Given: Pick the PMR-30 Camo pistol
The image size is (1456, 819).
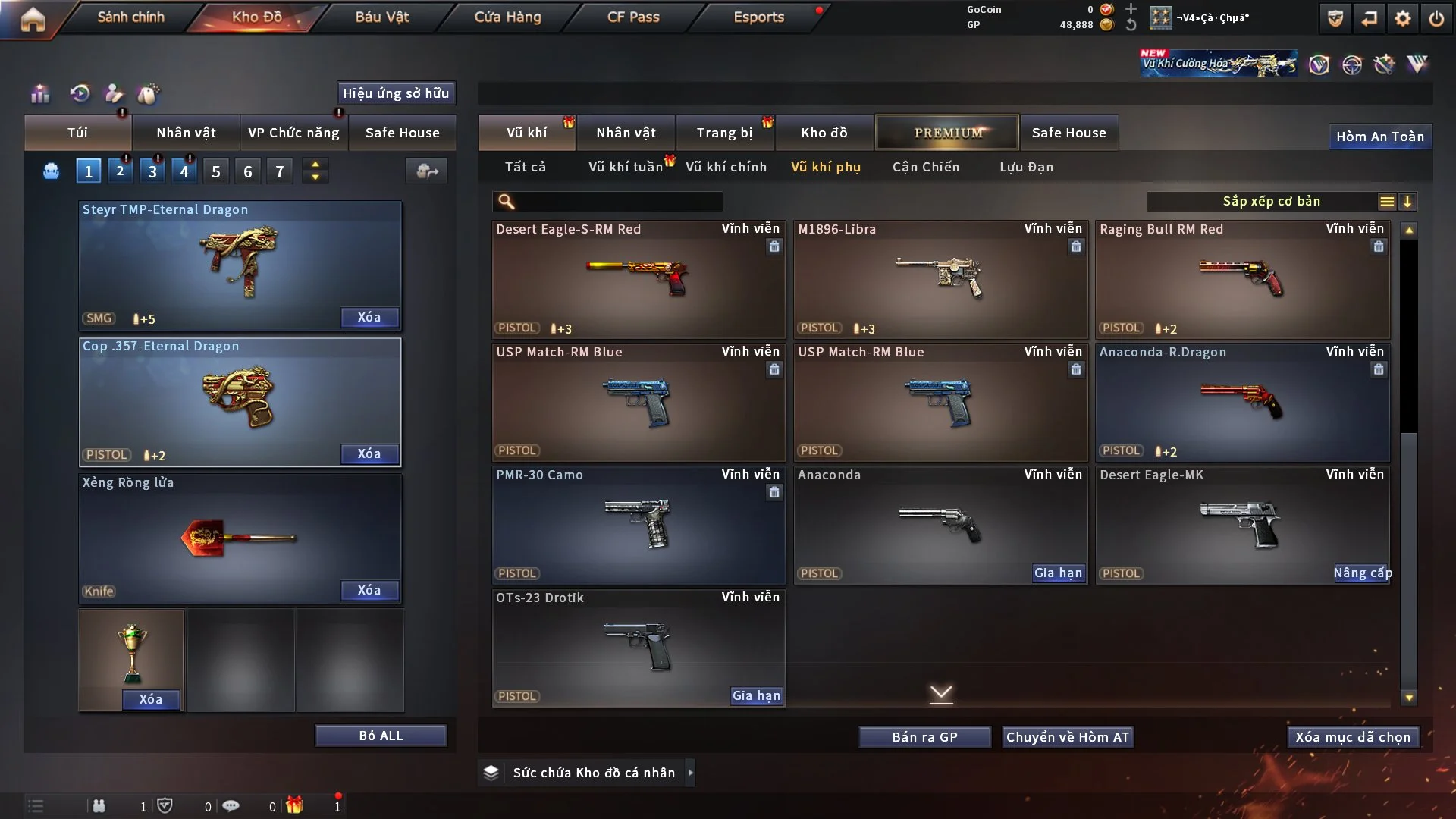Looking at the screenshot, I should click(638, 525).
